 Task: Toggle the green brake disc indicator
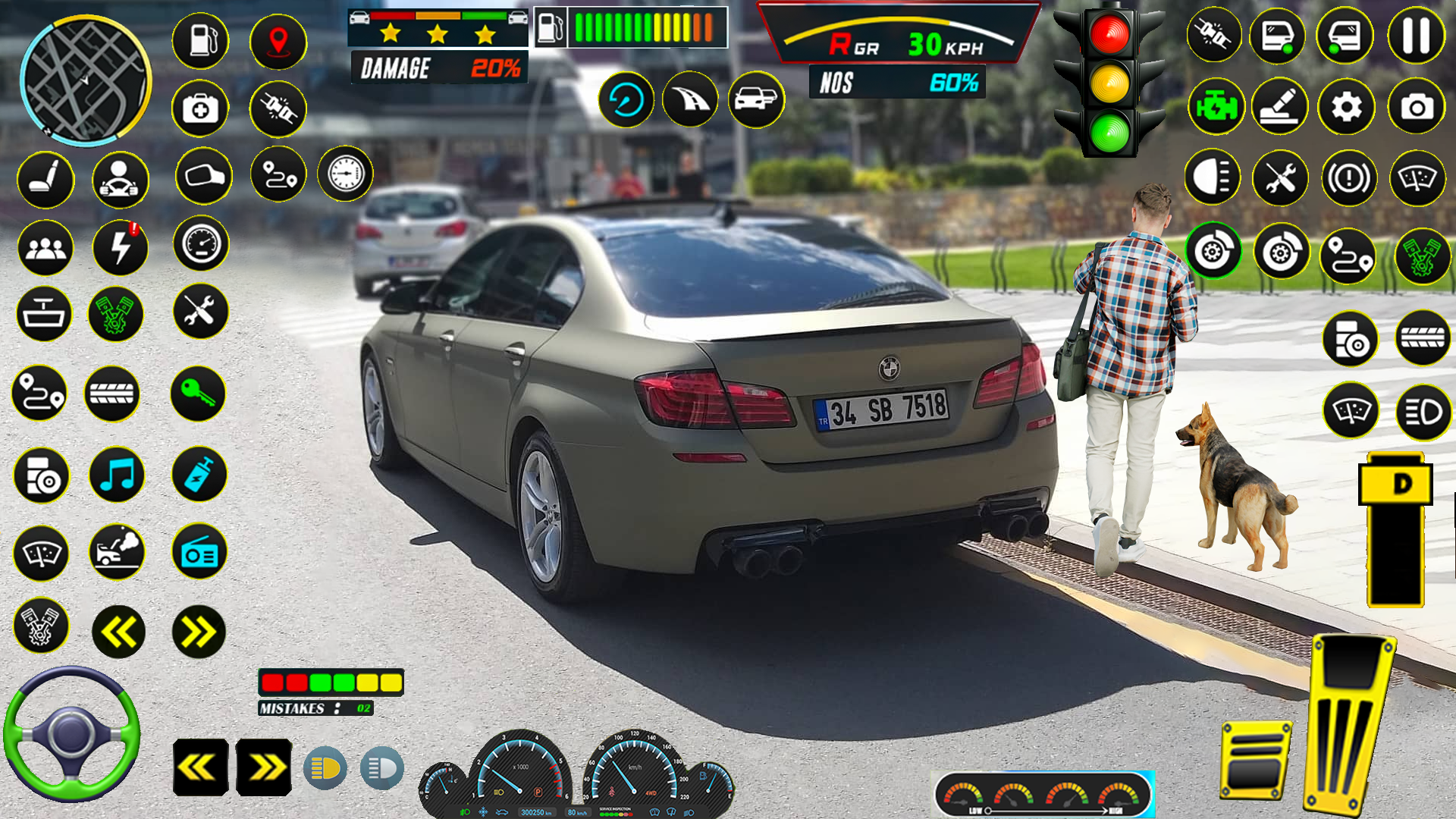click(1214, 250)
